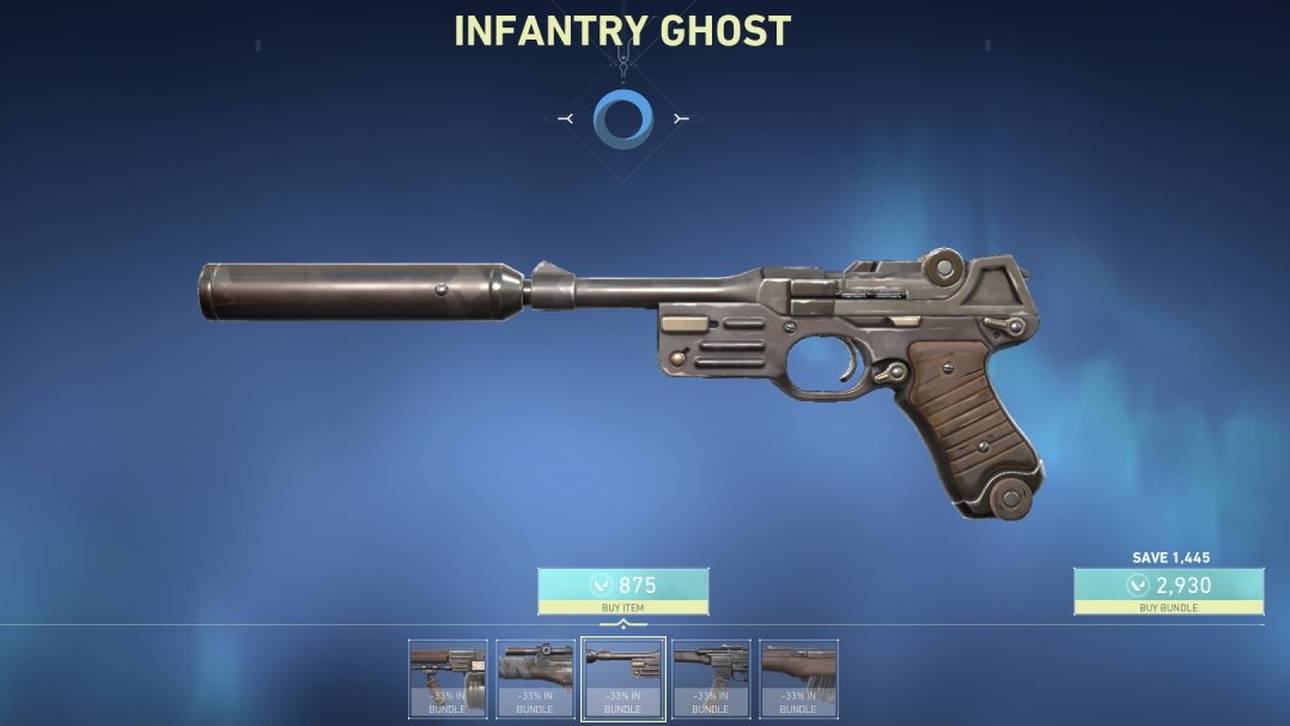The width and height of the screenshot is (1290, 726).
Task: Click the small arrow marker above the emblem
Action: pos(622,44)
